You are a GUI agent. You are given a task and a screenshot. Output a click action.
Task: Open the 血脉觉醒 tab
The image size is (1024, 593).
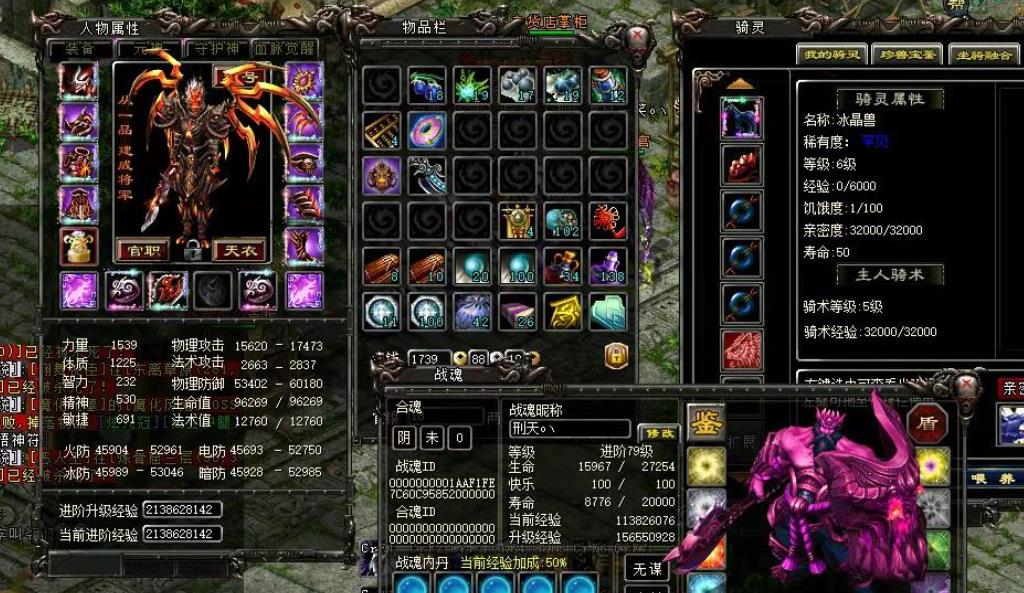[x=285, y=48]
